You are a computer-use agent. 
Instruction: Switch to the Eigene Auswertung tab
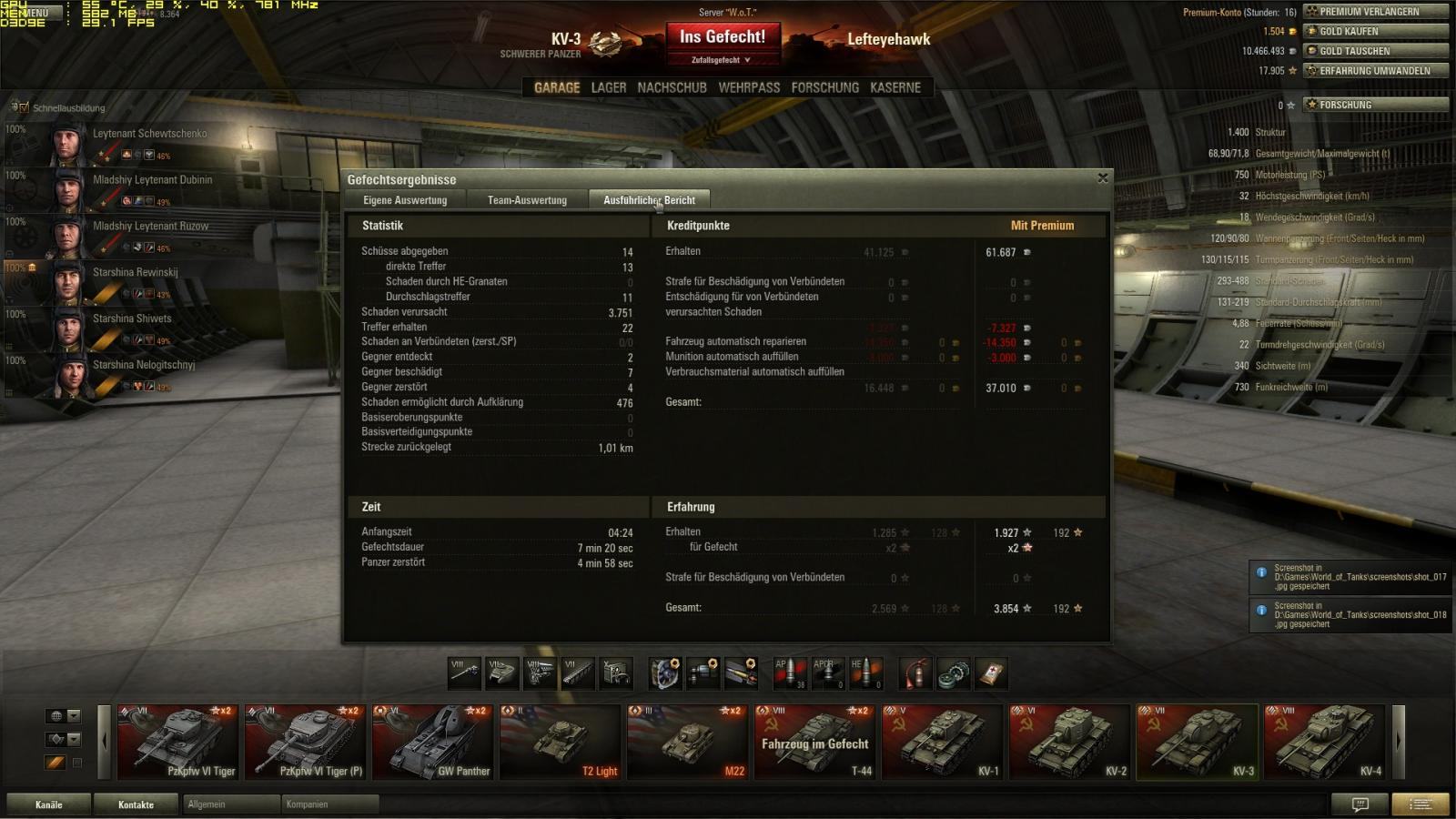point(405,200)
